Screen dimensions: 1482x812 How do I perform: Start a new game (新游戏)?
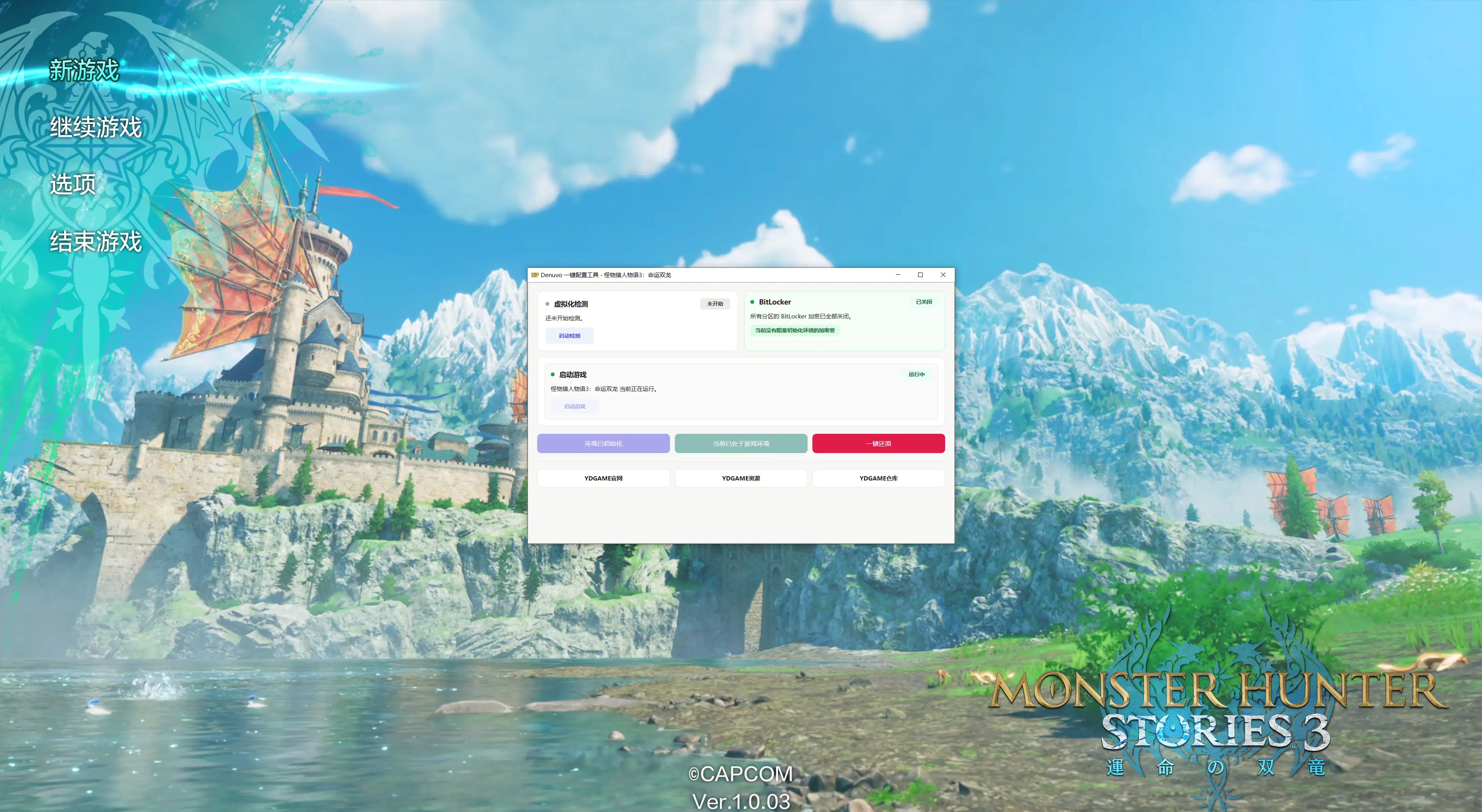coord(84,70)
